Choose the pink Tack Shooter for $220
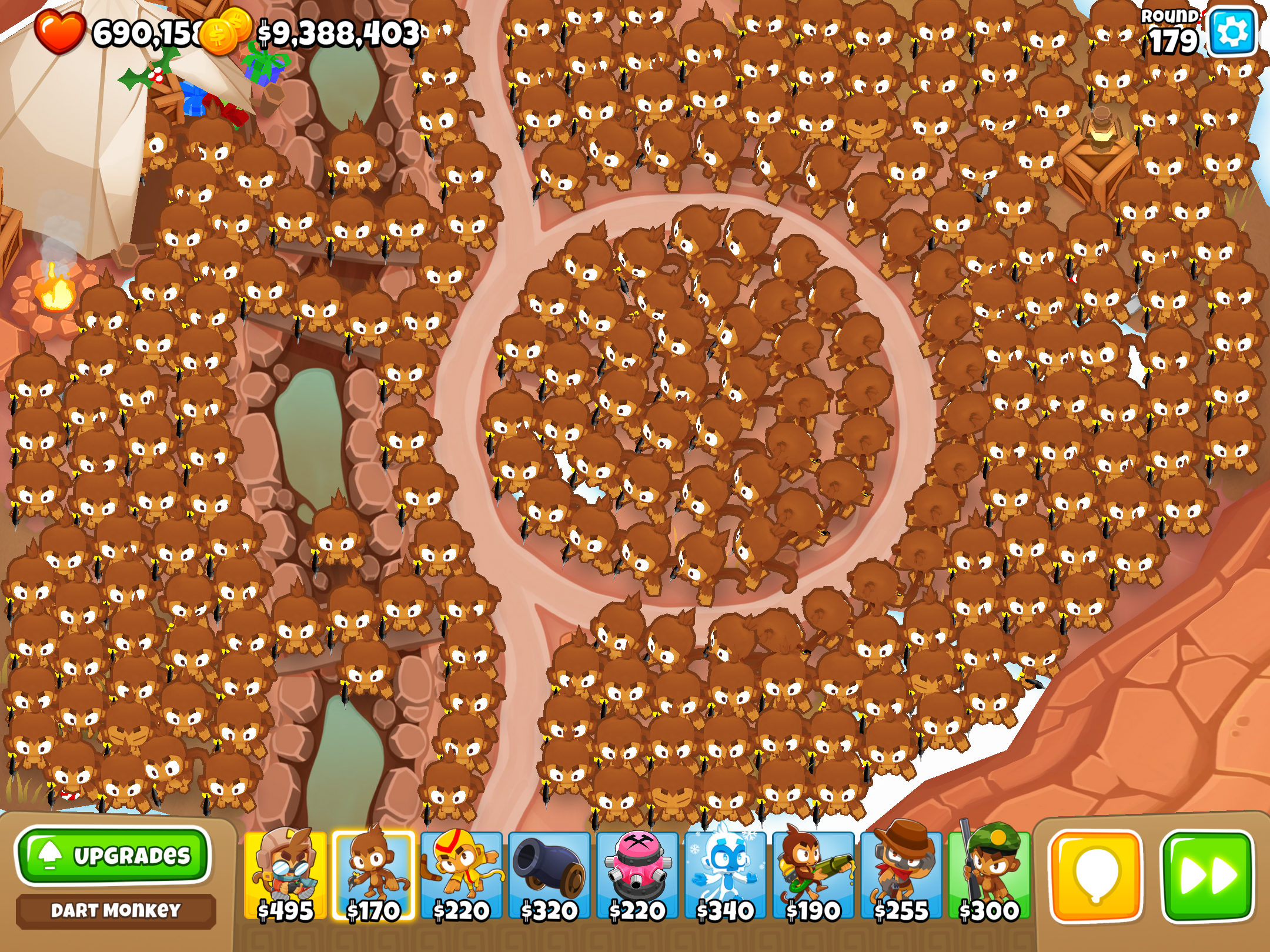 [x=637, y=875]
